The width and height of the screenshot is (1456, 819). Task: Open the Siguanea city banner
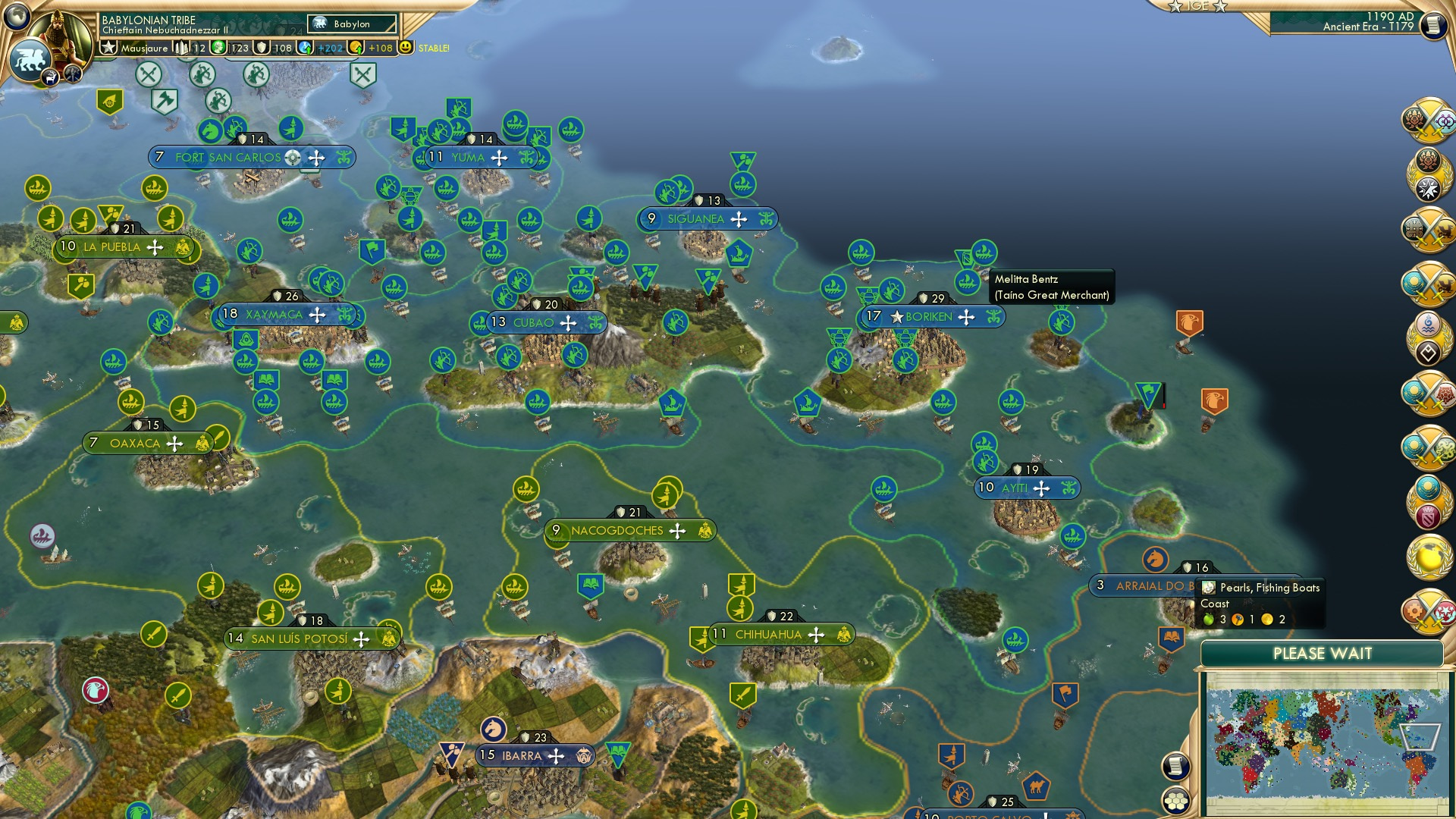pyautogui.click(x=695, y=219)
